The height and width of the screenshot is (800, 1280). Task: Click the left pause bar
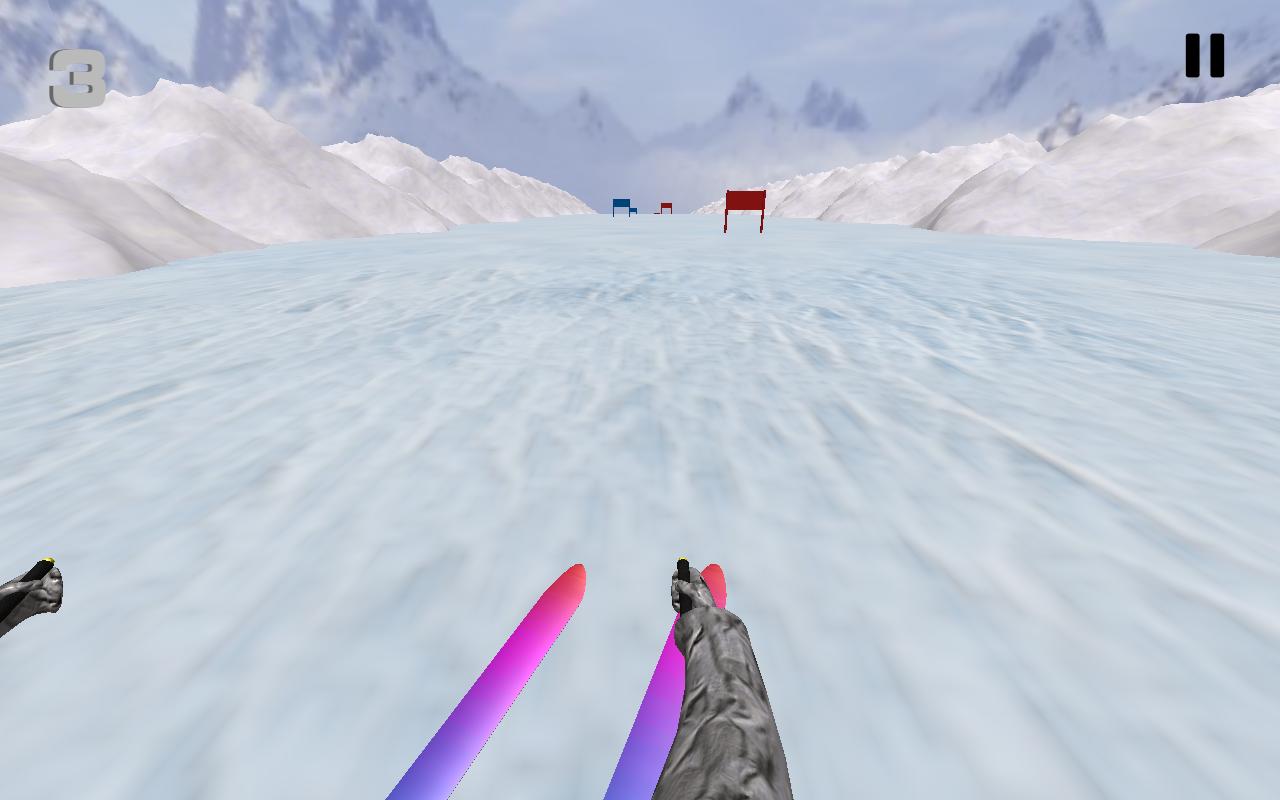click(1193, 55)
